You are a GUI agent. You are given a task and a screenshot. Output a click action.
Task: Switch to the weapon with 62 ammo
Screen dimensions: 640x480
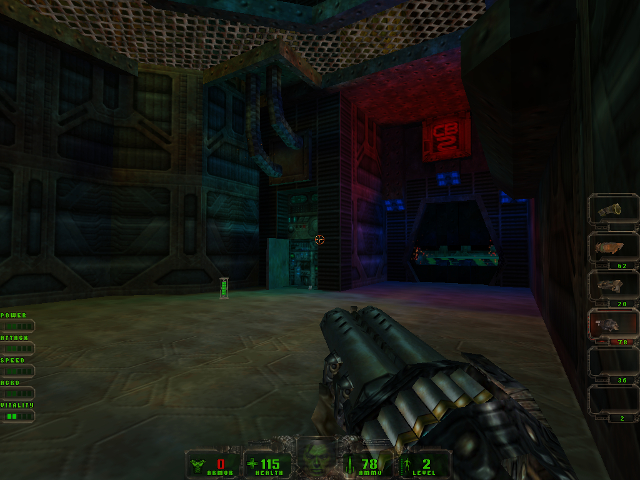click(613, 249)
